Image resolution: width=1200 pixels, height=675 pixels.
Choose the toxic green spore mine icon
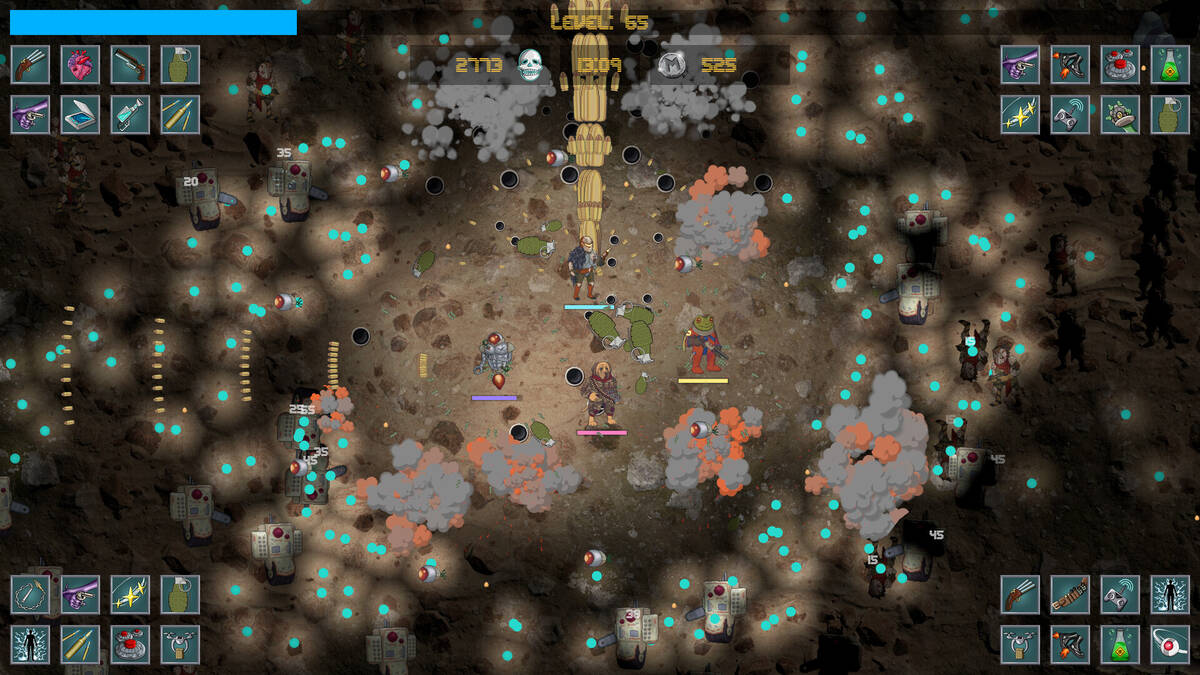1120,114
